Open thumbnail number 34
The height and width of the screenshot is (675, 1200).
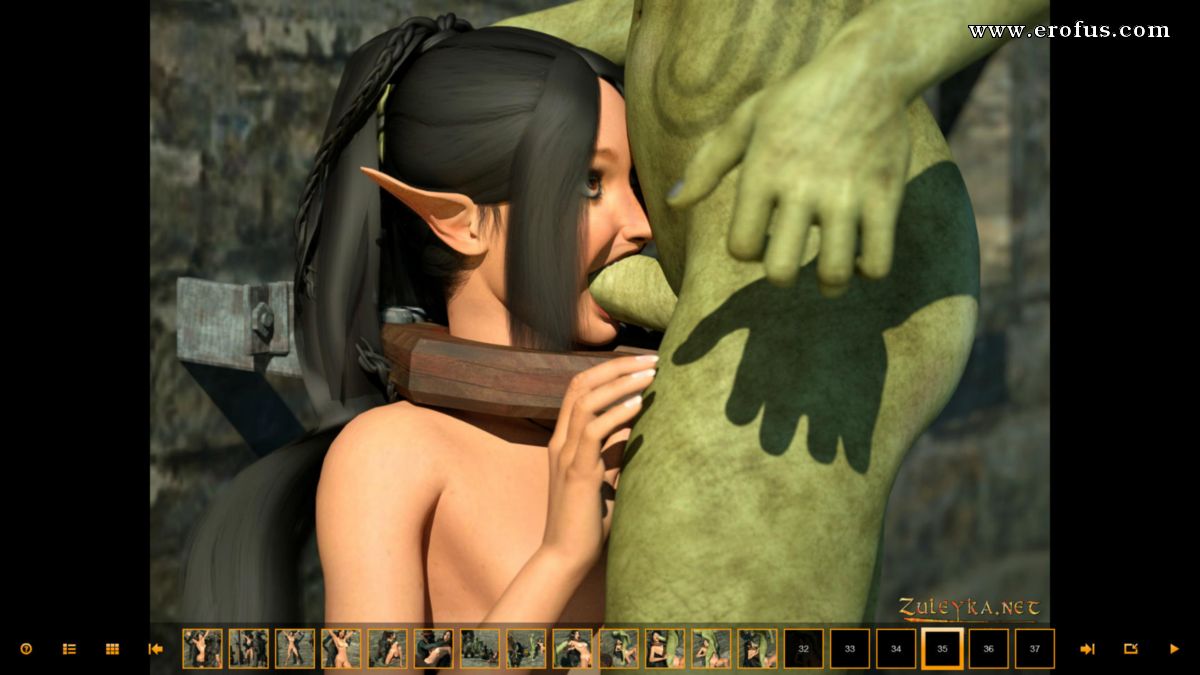(896, 649)
